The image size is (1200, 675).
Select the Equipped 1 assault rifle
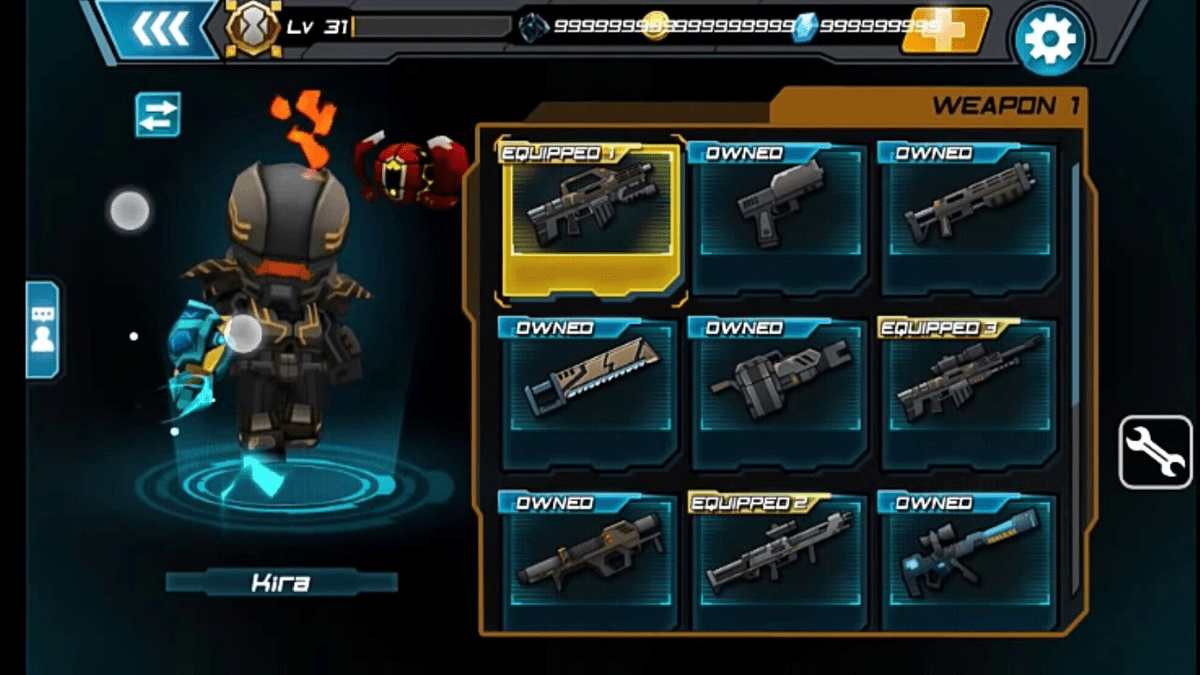pos(589,218)
